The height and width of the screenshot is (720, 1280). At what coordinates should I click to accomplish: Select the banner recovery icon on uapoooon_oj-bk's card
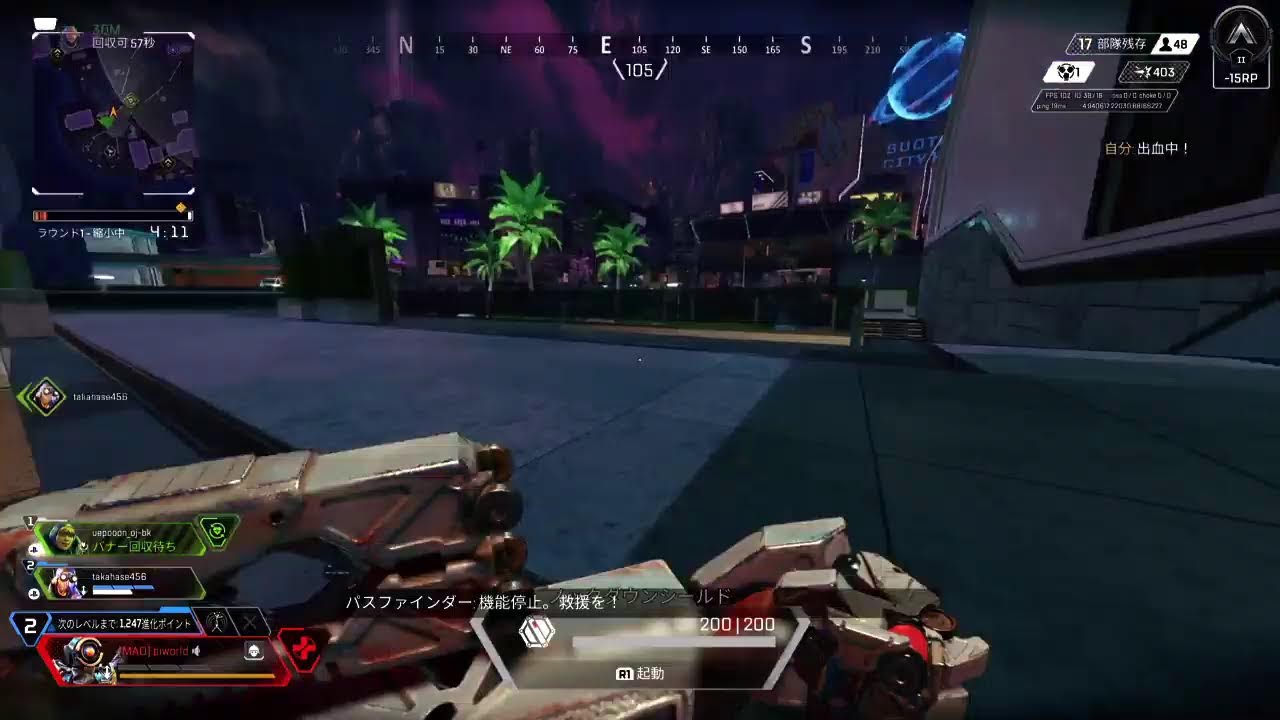[218, 530]
